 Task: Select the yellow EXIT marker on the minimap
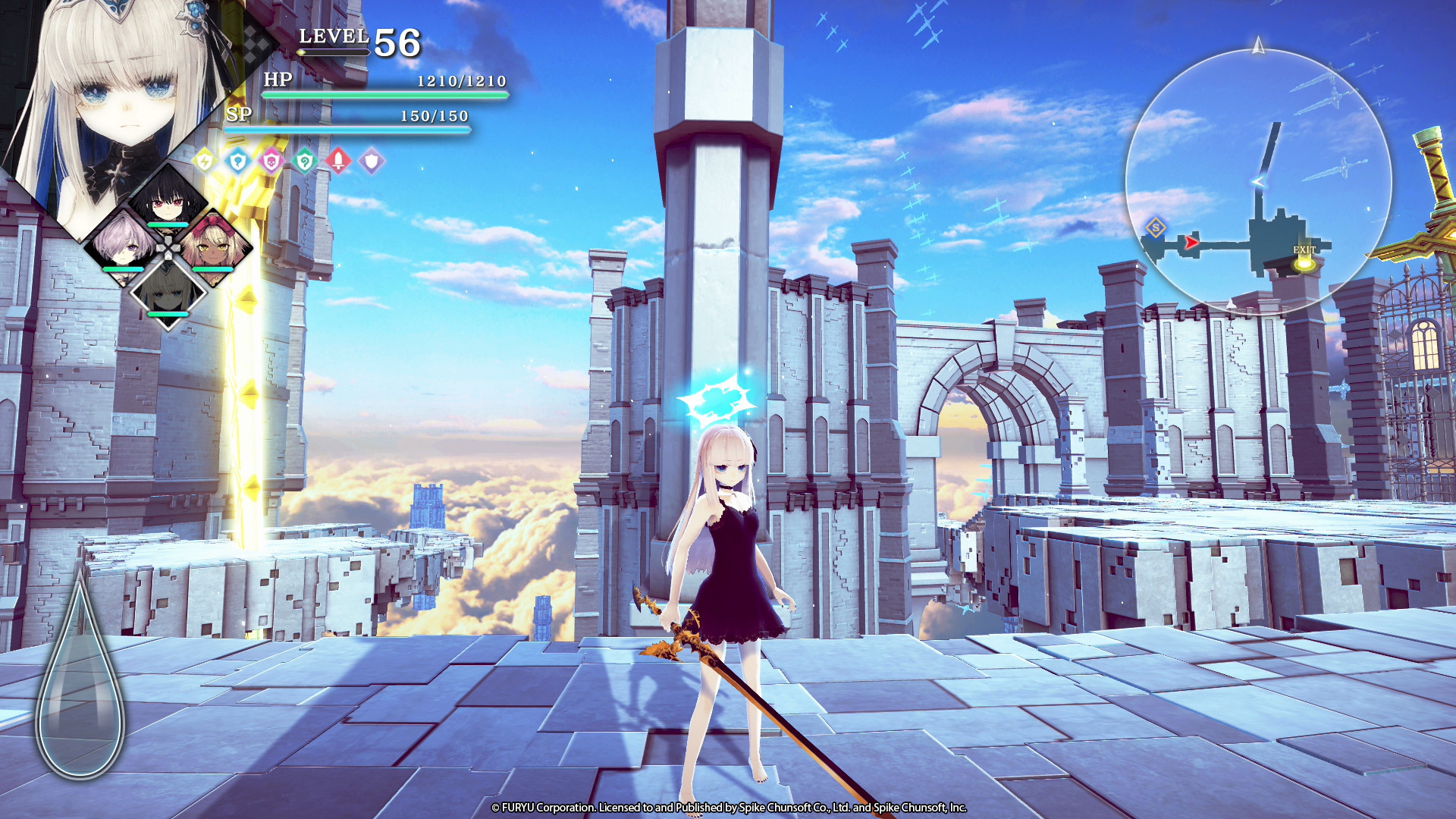(1304, 266)
